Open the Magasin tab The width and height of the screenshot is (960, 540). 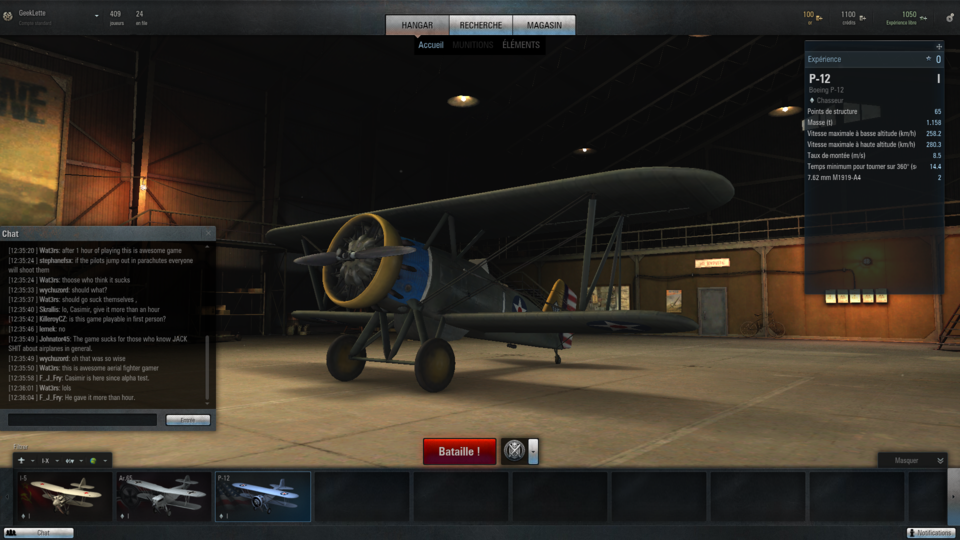[x=544, y=25]
